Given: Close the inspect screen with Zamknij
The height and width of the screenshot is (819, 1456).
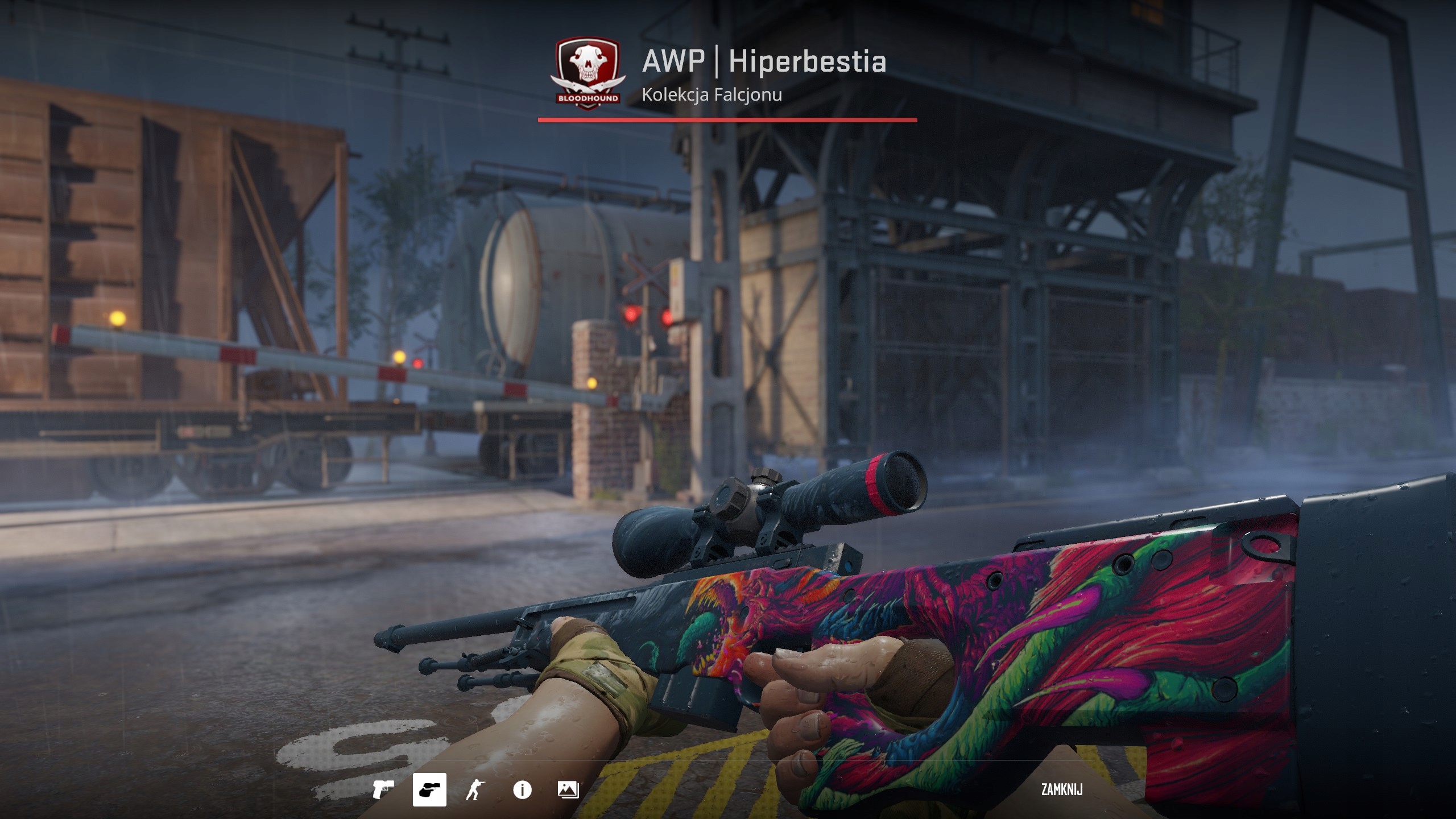Looking at the screenshot, I should tap(1061, 789).
